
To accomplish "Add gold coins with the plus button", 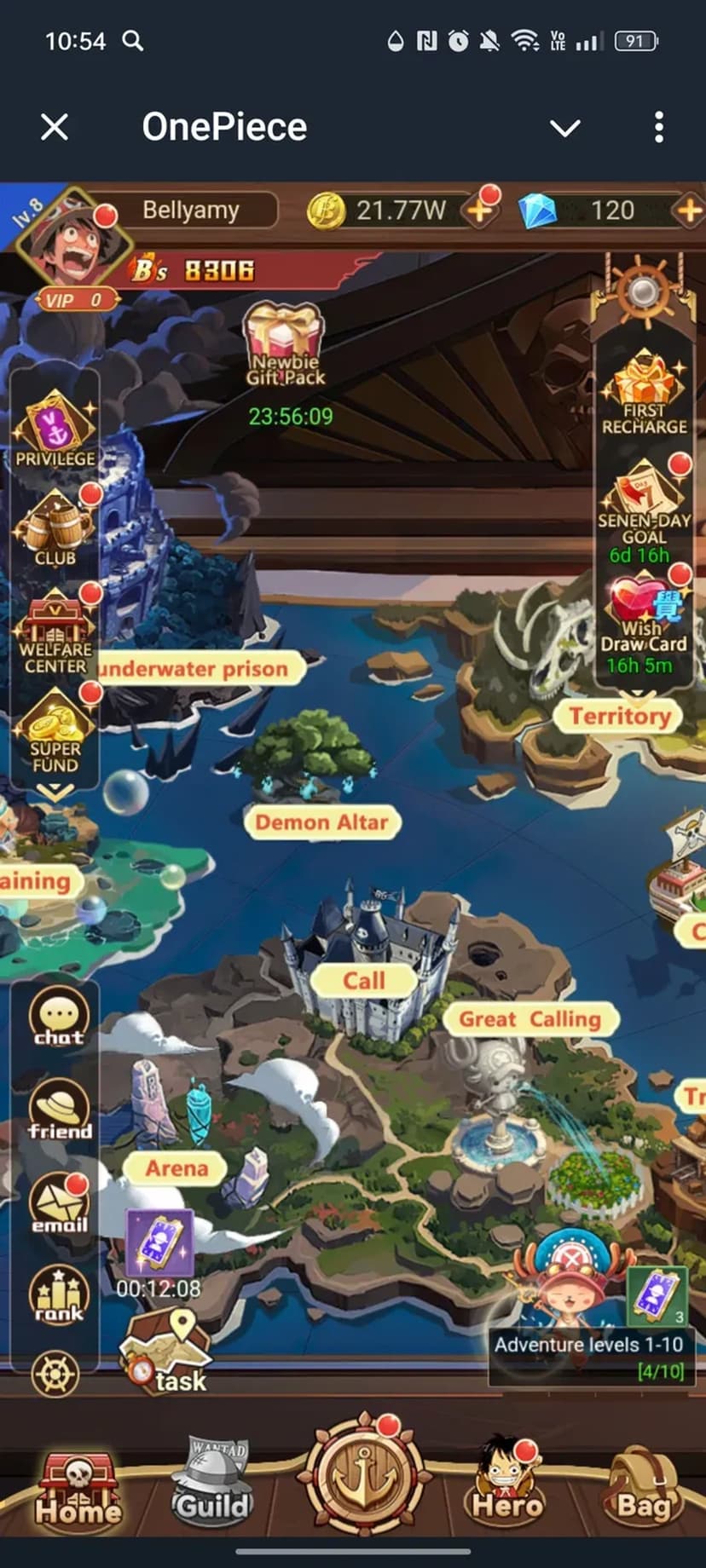I will 480,210.
